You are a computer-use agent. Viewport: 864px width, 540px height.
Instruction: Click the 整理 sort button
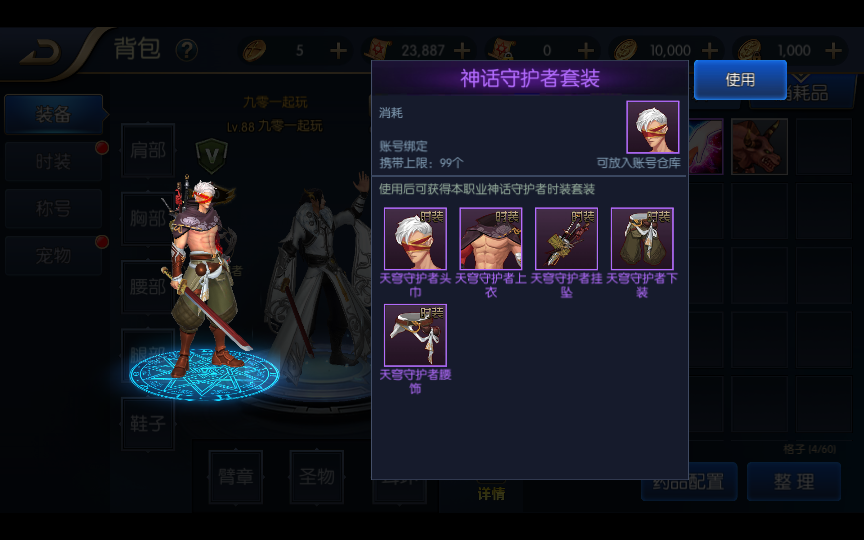794,482
